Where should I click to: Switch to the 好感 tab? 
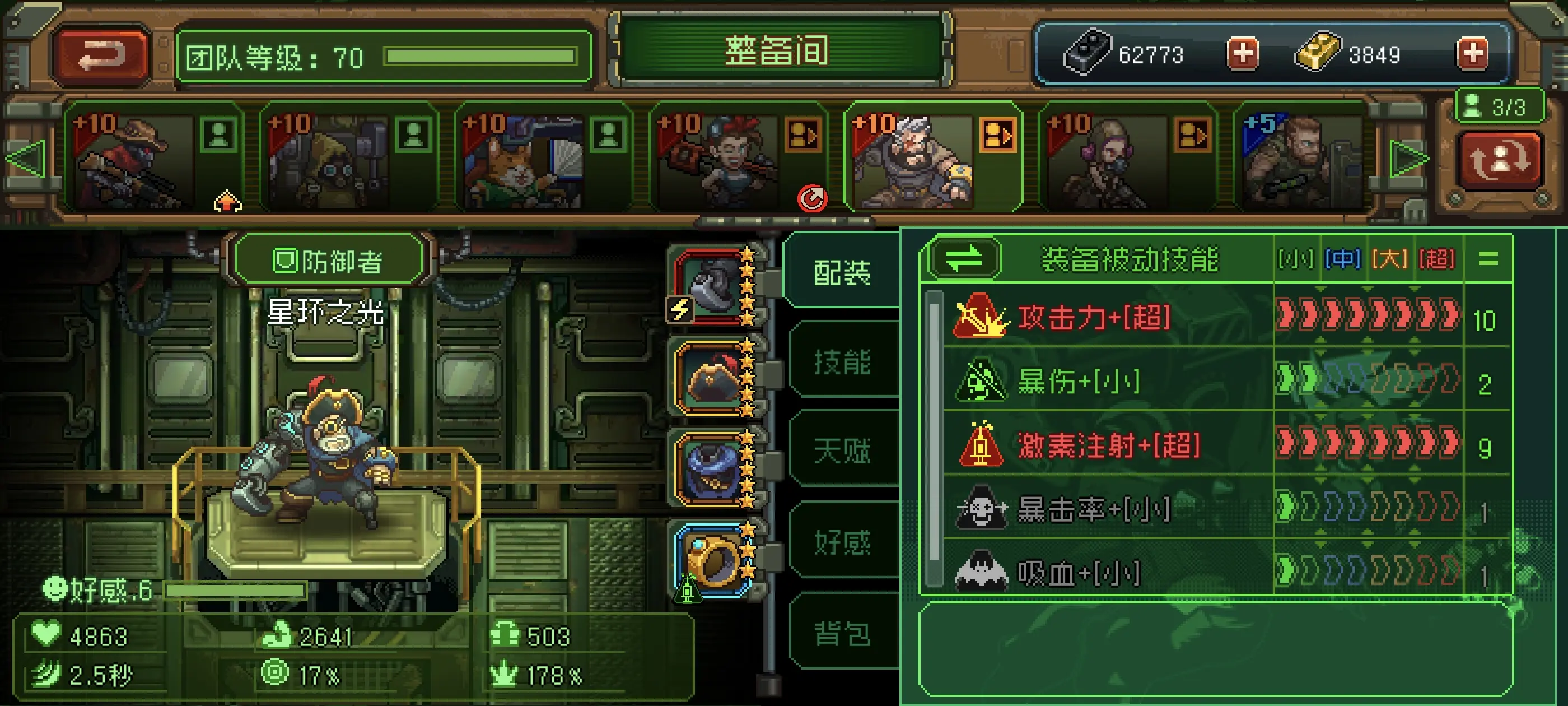tap(842, 541)
